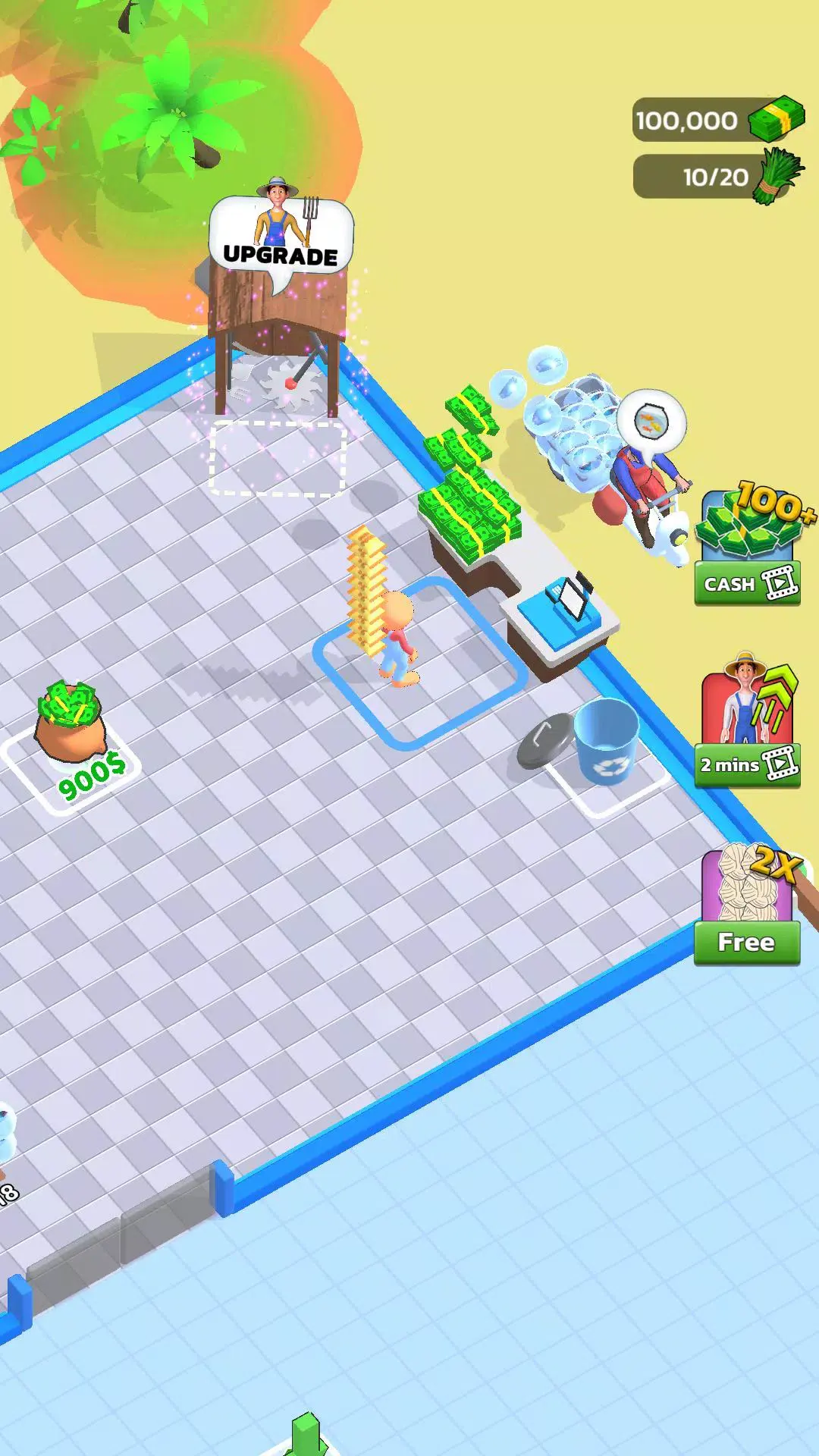The height and width of the screenshot is (1456, 819).
Task: Tap the Free 2X wool bonus
Action: click(747, 941)
